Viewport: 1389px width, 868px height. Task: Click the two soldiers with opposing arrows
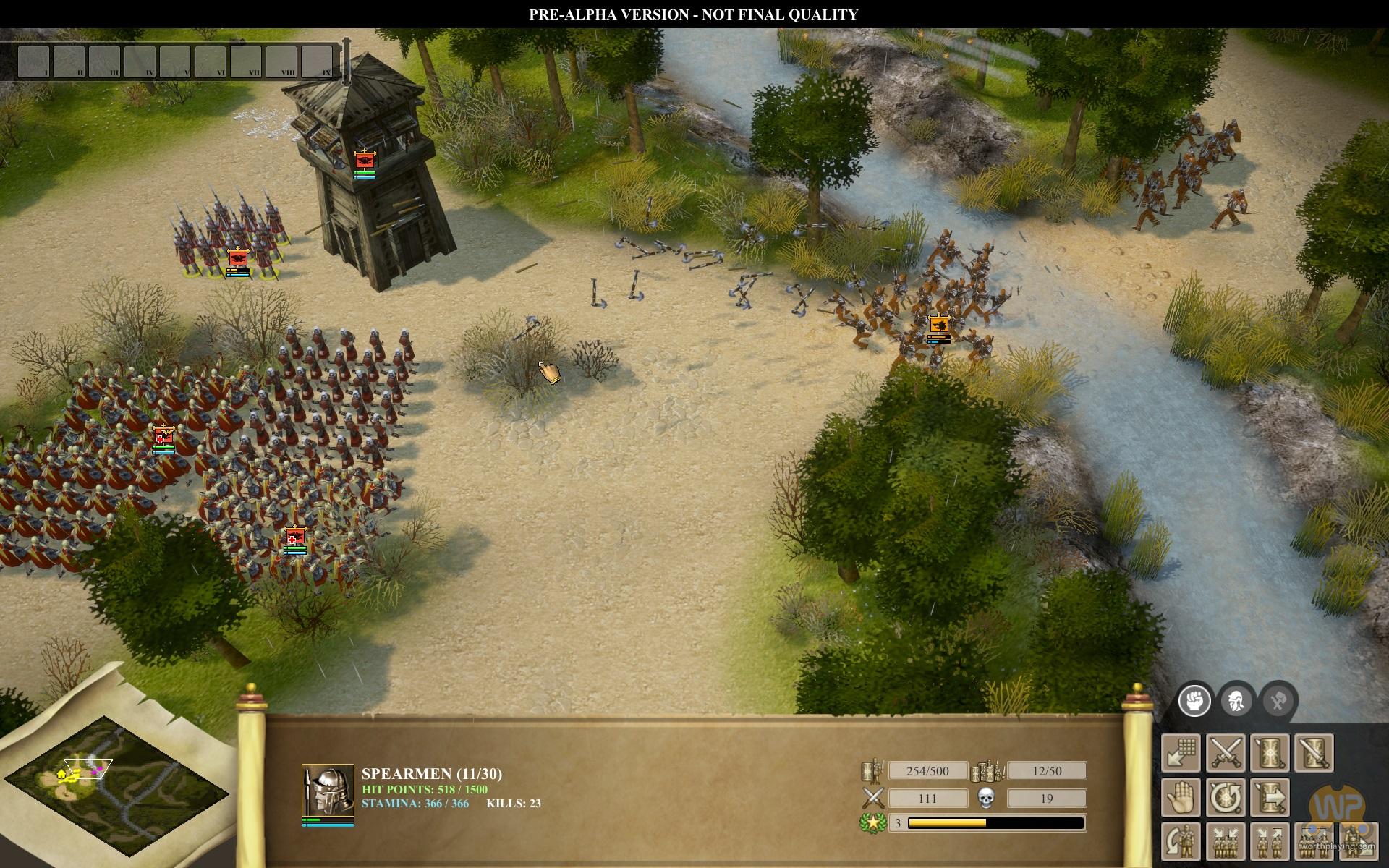pos(1270,841)
